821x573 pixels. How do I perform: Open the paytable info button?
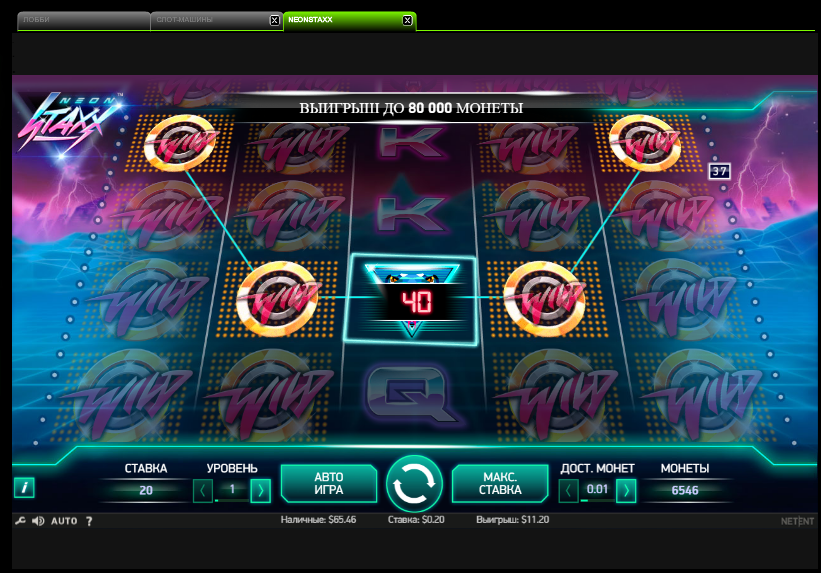24,488
